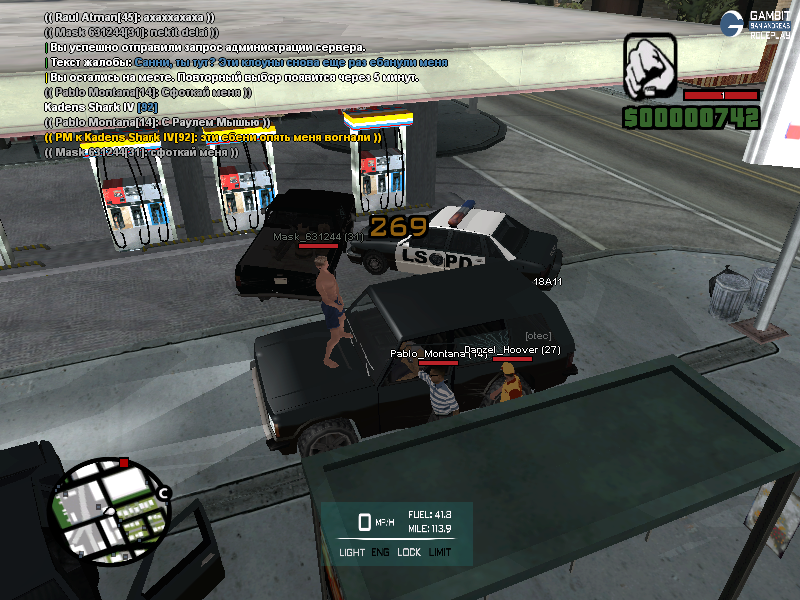
Task: Click the Kadens Shark IV chat line
Action: coord(101,107)
